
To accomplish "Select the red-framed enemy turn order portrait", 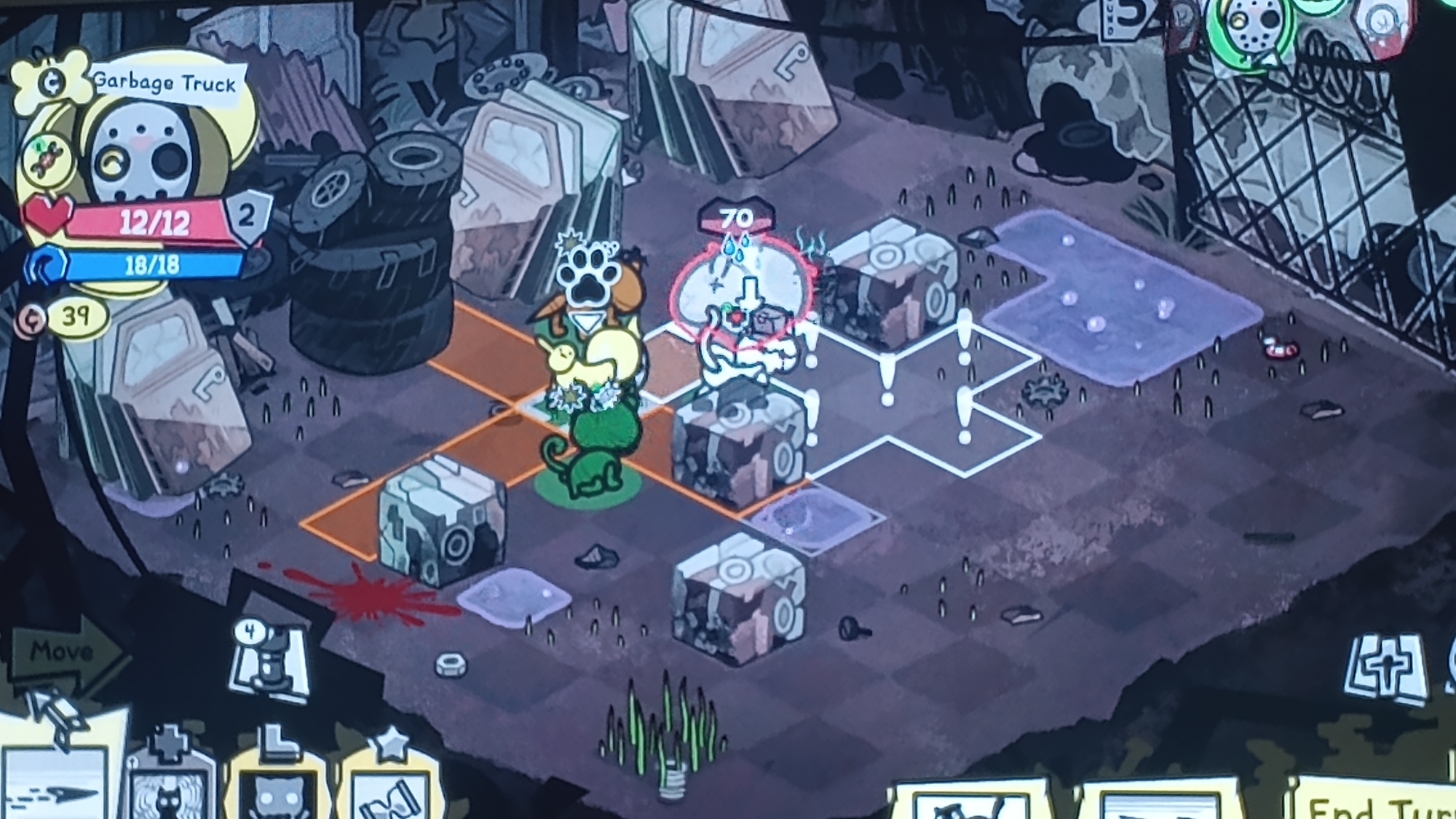I will pos(1382,25).
